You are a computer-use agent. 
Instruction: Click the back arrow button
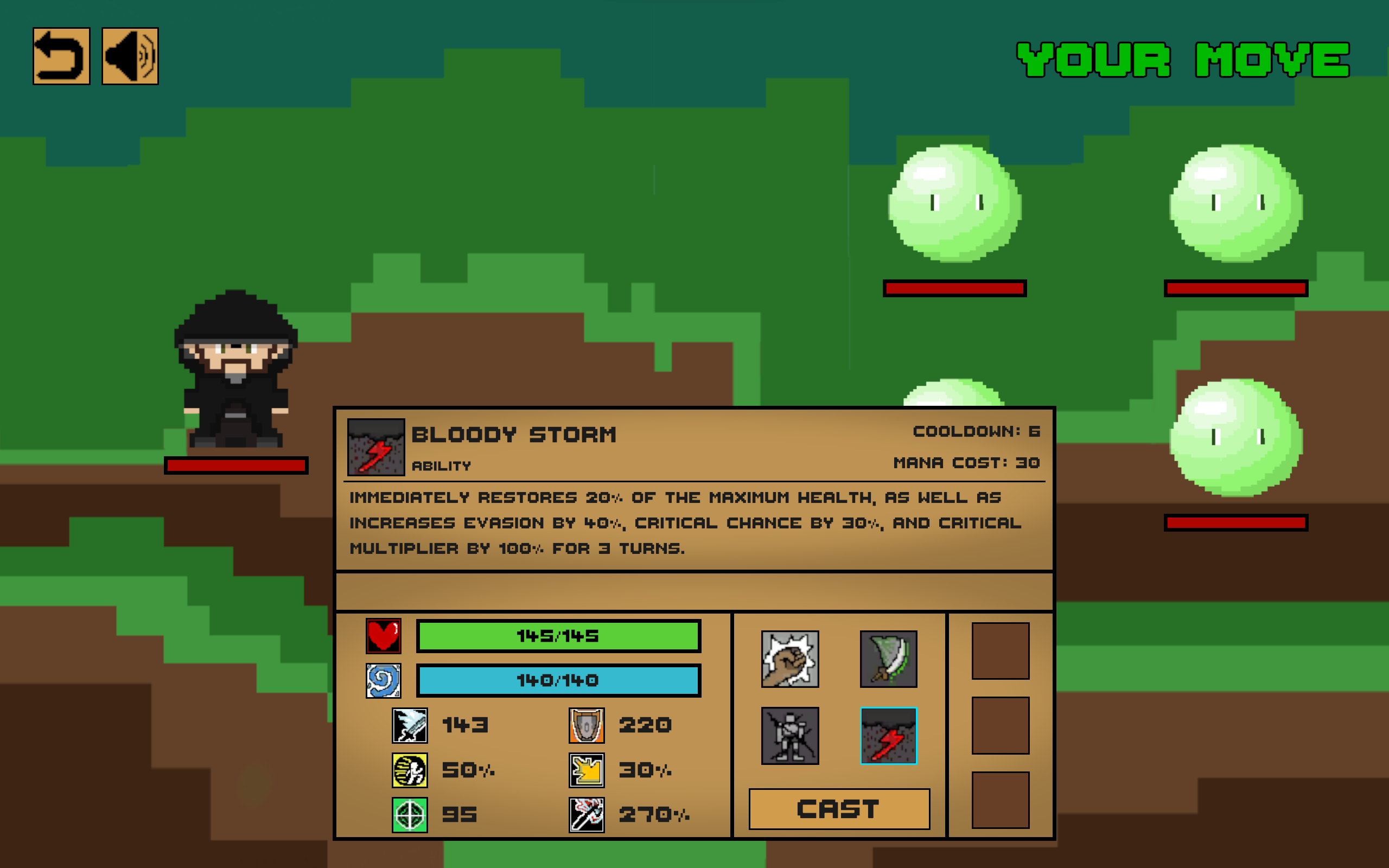pyautogui.click(x=61, y=56)
